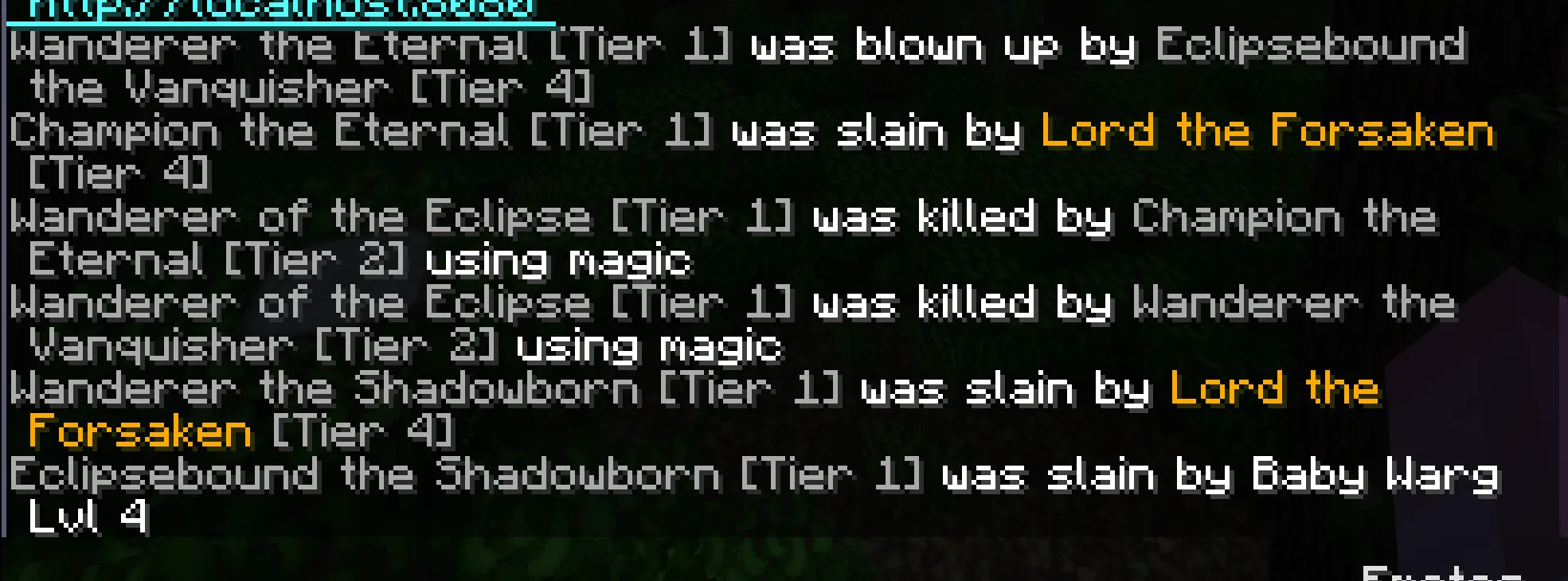Click the phrase 'using magic' in chat

tap(557, 260)
